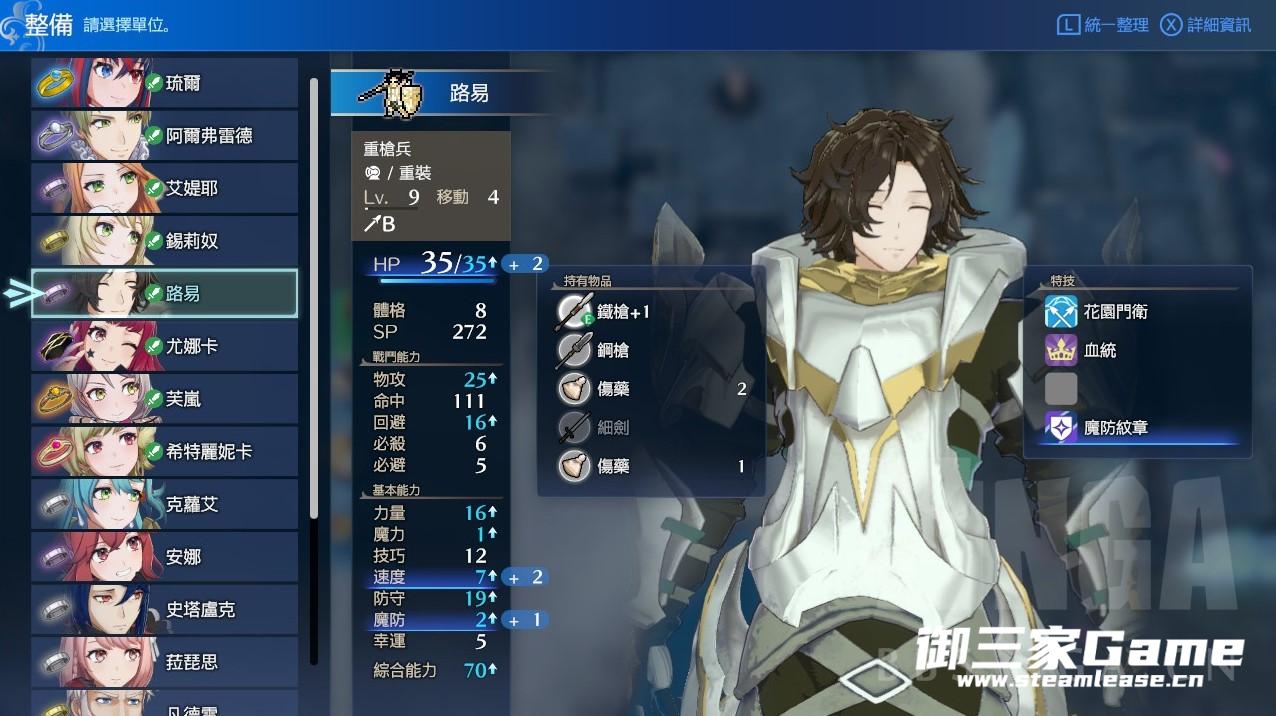Choose 史塔盧克 in the roster
This screenshot has height=716, width=1276.
pos(165,609)
